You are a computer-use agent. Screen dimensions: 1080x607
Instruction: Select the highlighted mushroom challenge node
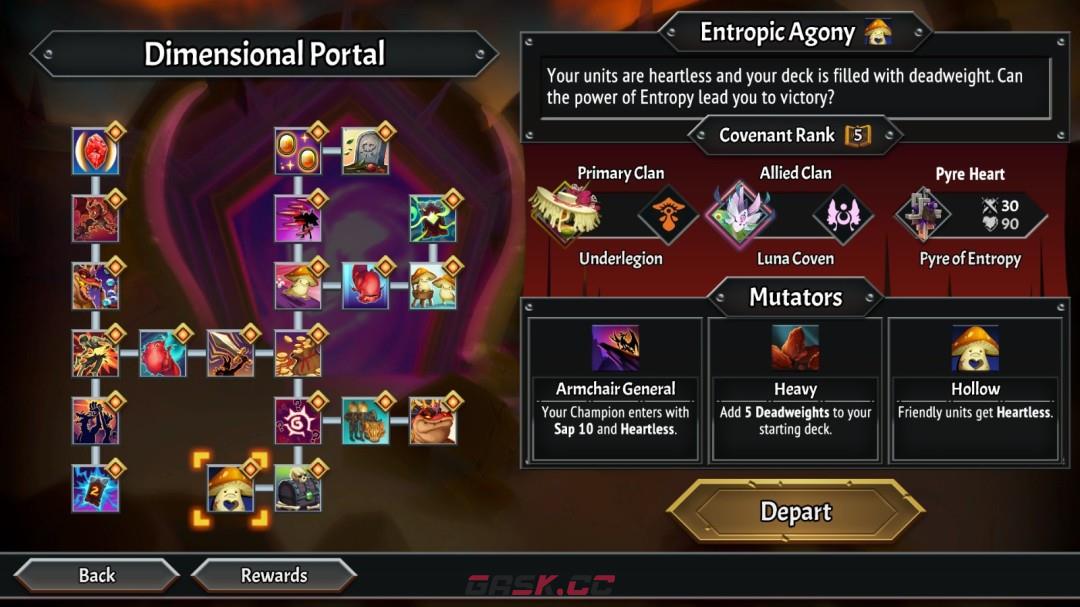(x=230, y=489)
